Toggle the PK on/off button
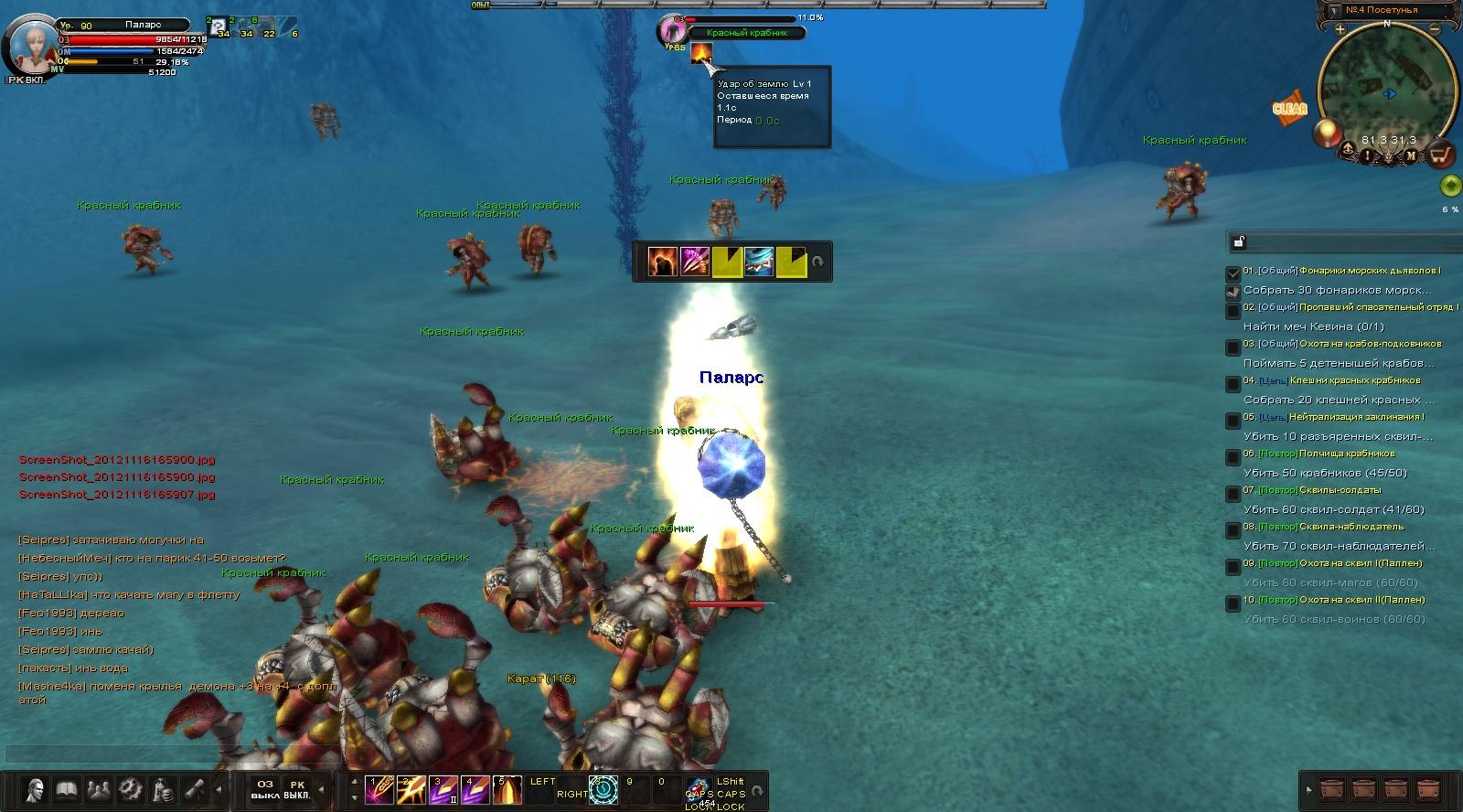 [296, 790]
